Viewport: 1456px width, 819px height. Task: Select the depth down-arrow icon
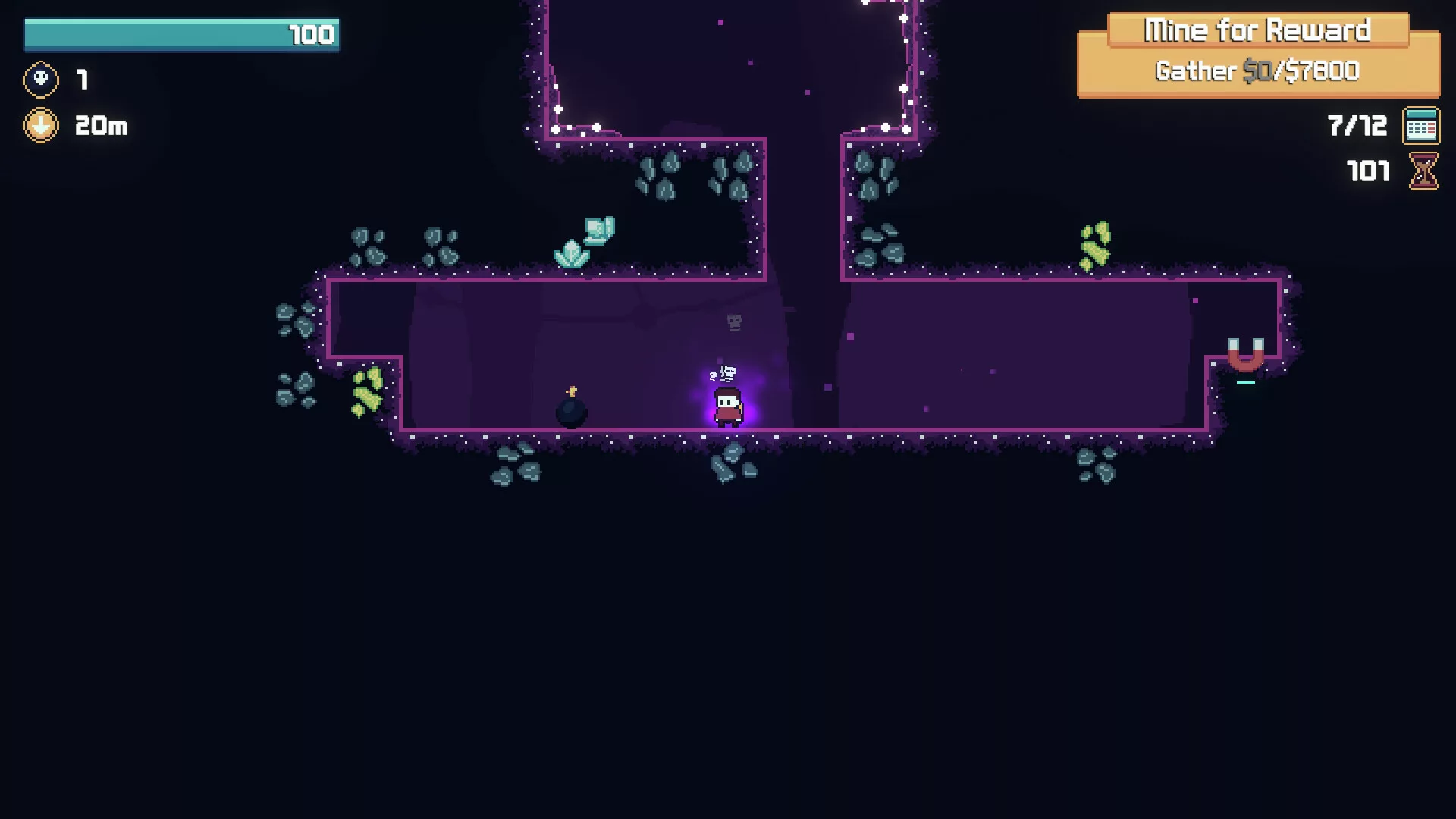pyautogui.click(x=41, y=125)
